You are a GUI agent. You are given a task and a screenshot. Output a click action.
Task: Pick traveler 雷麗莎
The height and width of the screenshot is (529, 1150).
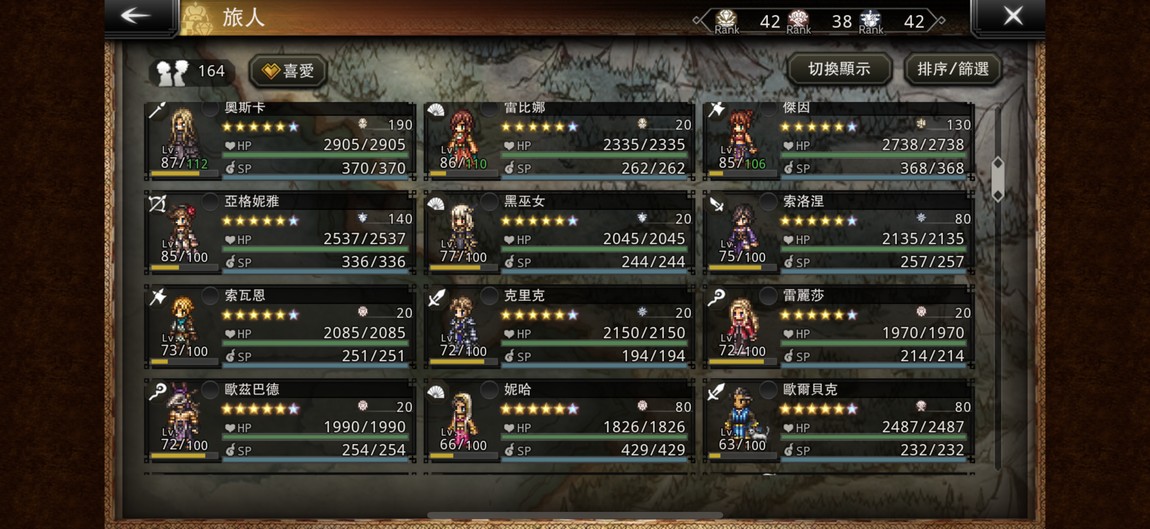[x=838, y=328]
